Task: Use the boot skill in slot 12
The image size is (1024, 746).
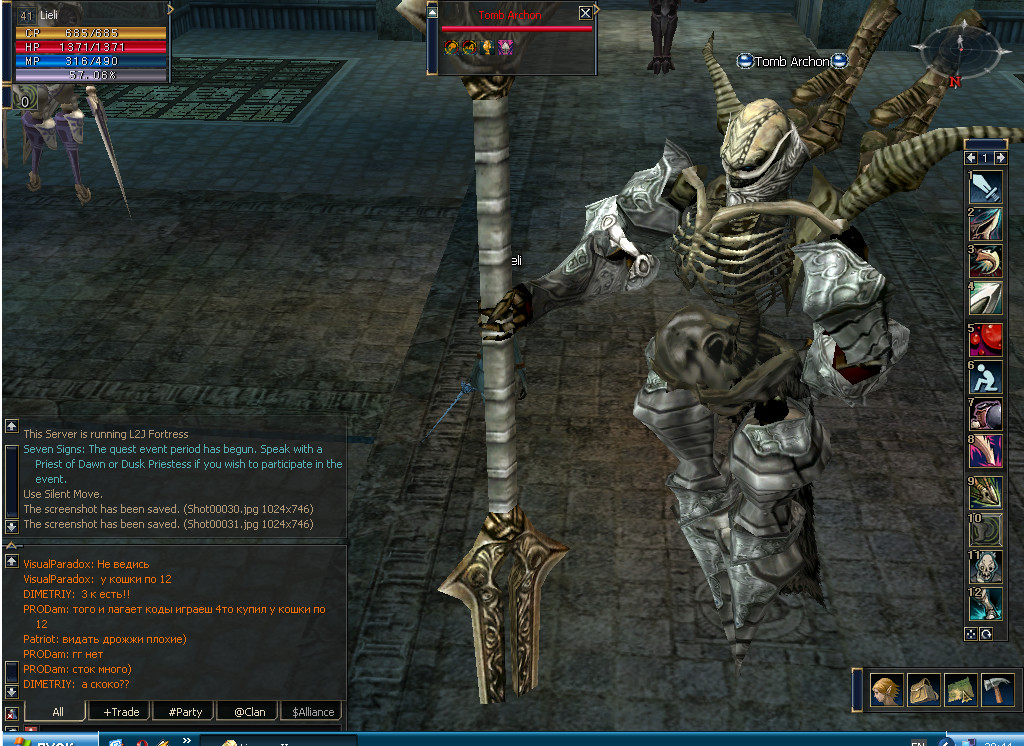Action: 986,604
